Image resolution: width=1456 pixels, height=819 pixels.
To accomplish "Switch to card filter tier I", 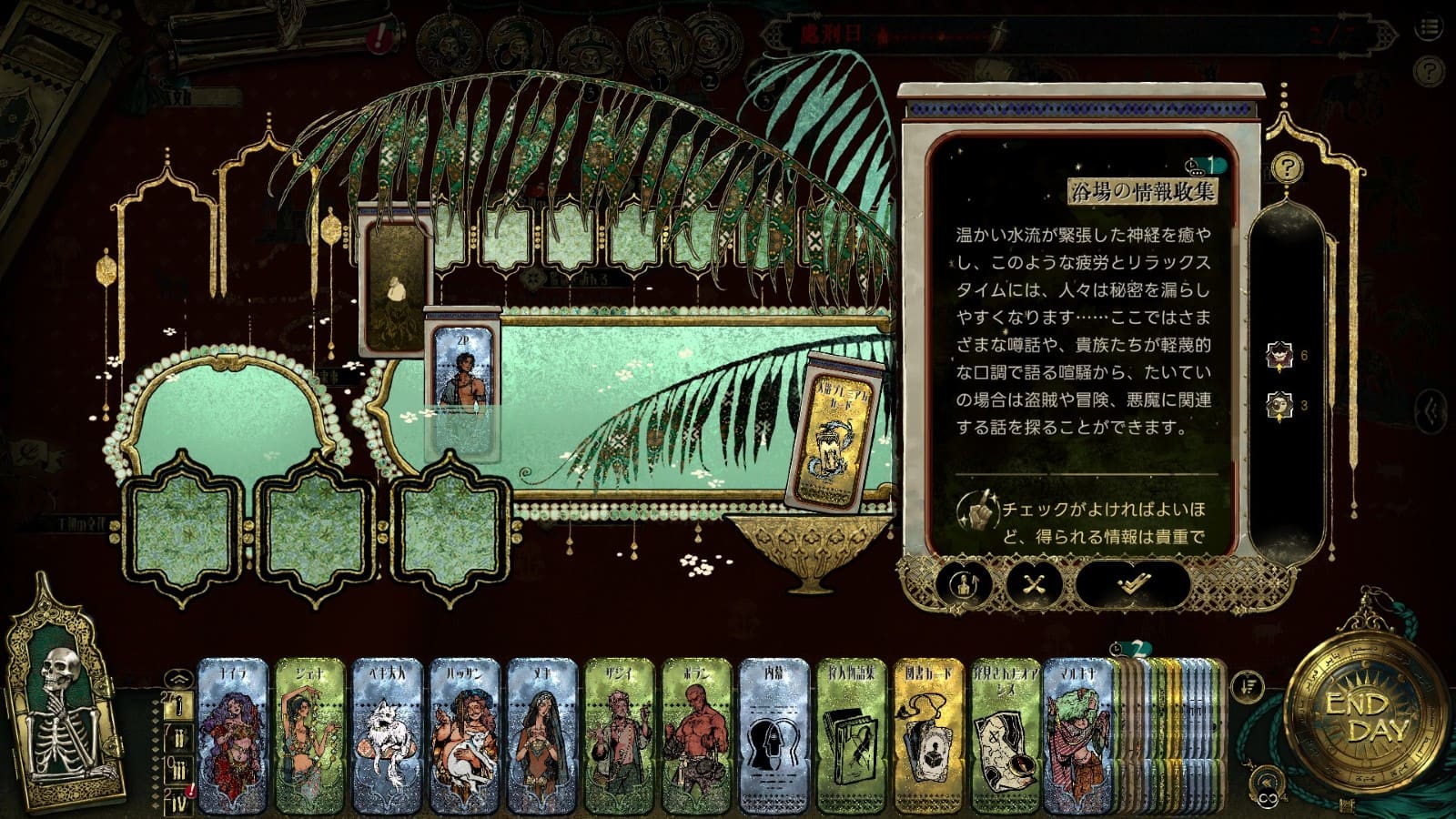I will click(179, 706).
